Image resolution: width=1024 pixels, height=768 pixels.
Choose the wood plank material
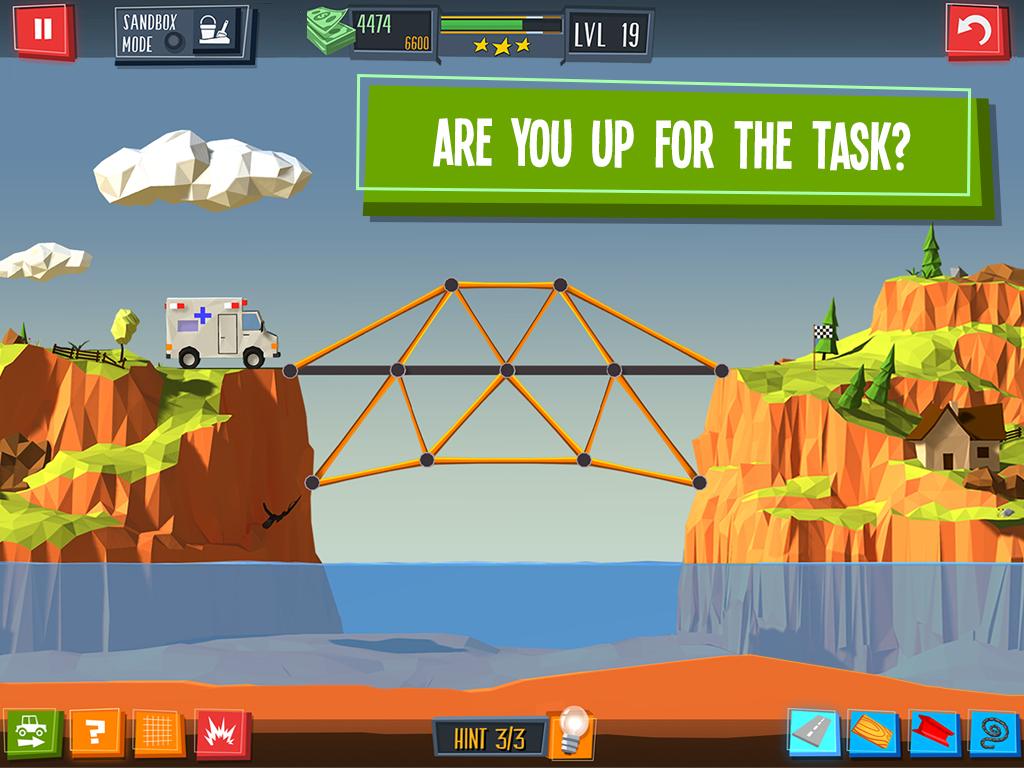(873, 734)
